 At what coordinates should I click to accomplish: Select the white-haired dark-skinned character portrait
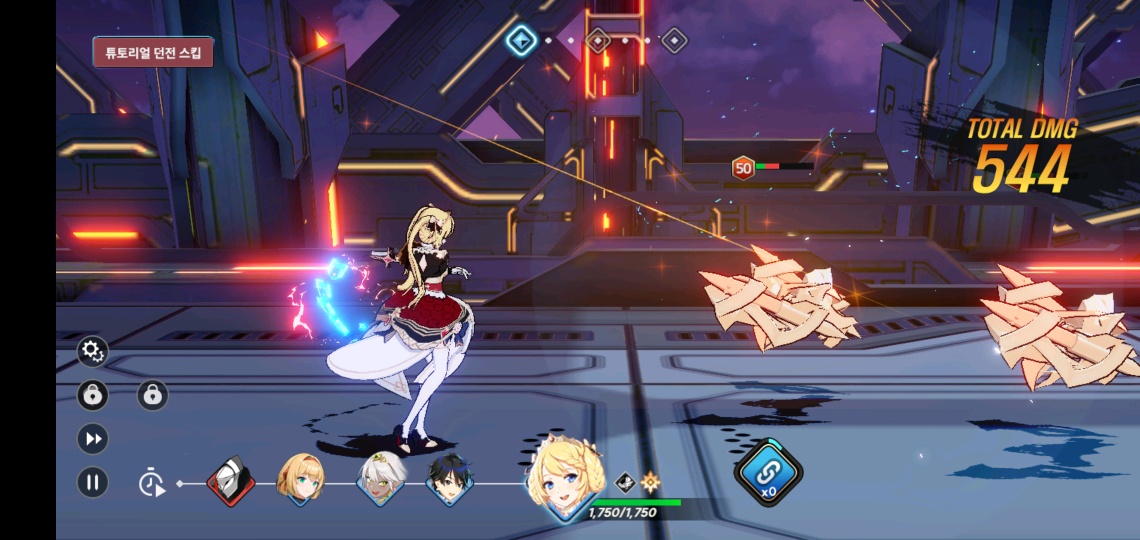point(381,480)
